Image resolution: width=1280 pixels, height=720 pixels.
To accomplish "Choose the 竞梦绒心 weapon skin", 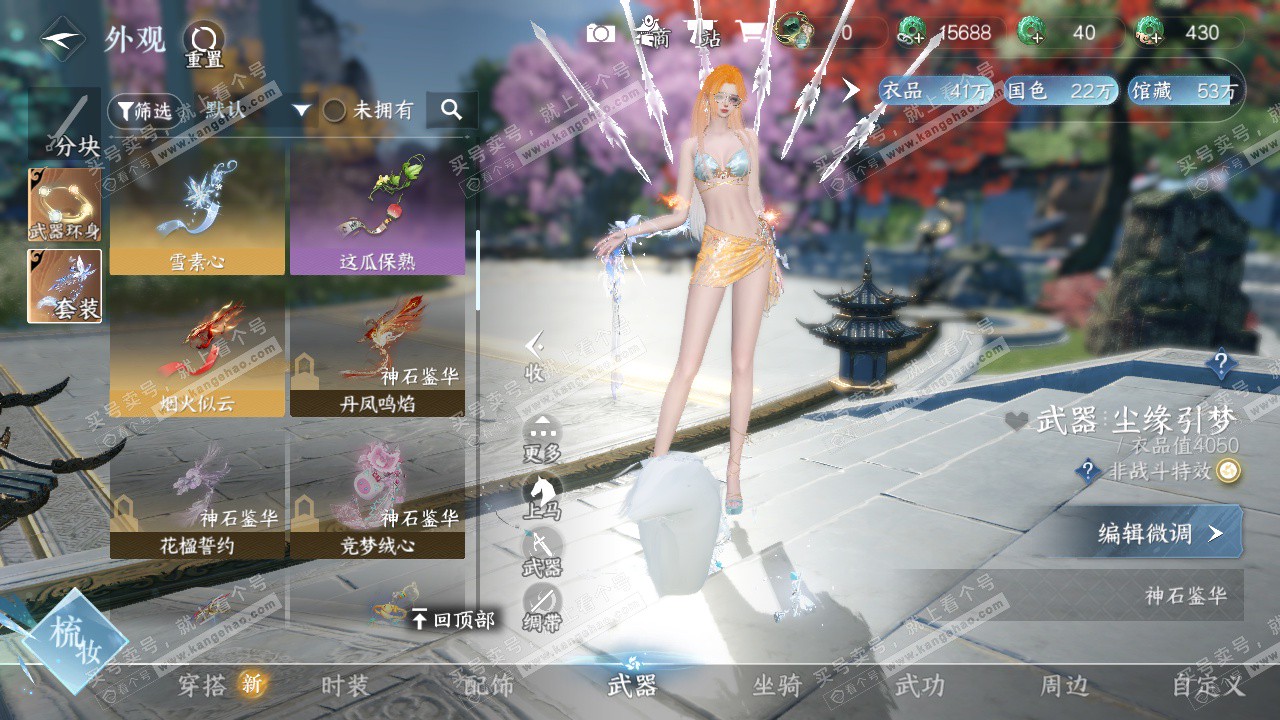I will 377,497.
